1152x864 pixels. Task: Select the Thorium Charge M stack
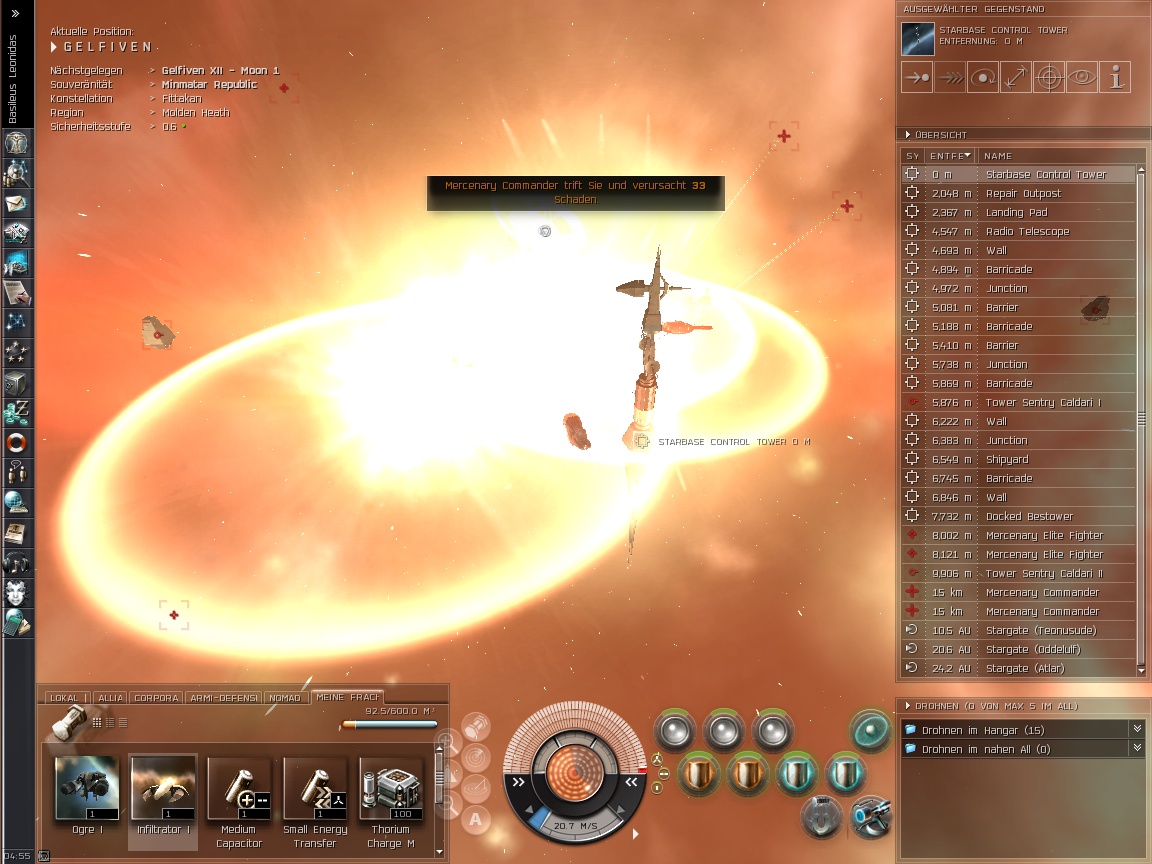(x=390, y=789)
